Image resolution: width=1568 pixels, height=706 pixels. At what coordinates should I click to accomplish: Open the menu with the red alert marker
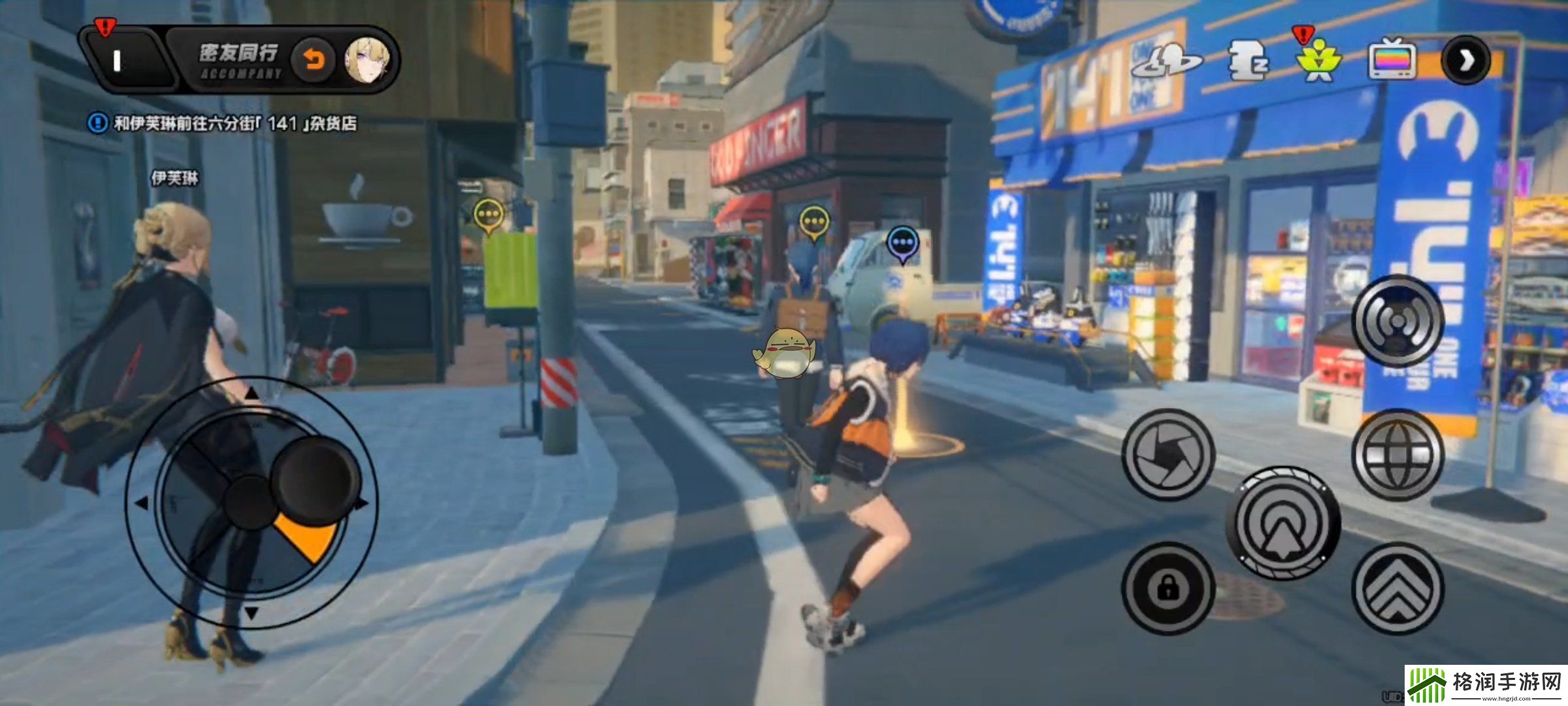(118, 61)
